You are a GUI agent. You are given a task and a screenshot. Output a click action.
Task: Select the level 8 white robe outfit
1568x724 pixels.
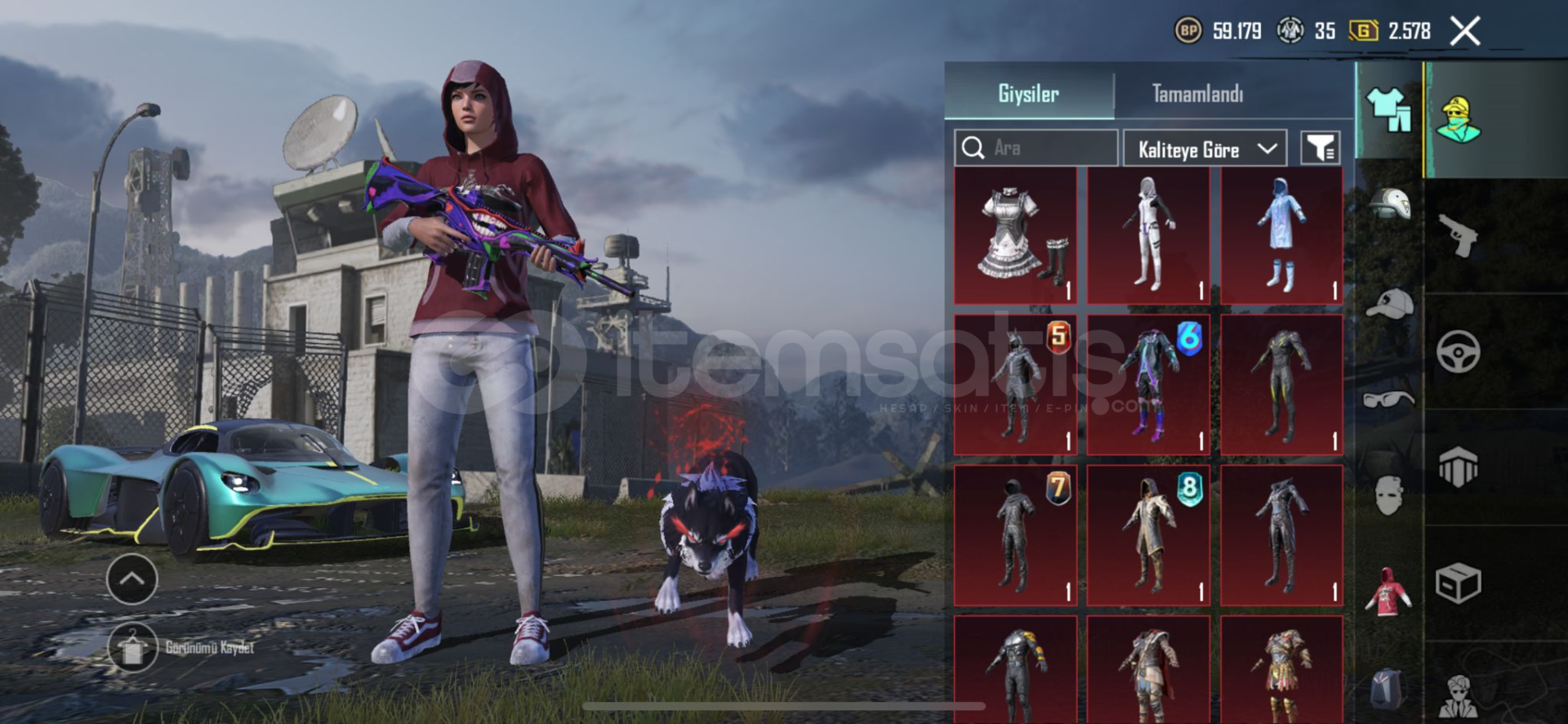tap(1148, 535)
